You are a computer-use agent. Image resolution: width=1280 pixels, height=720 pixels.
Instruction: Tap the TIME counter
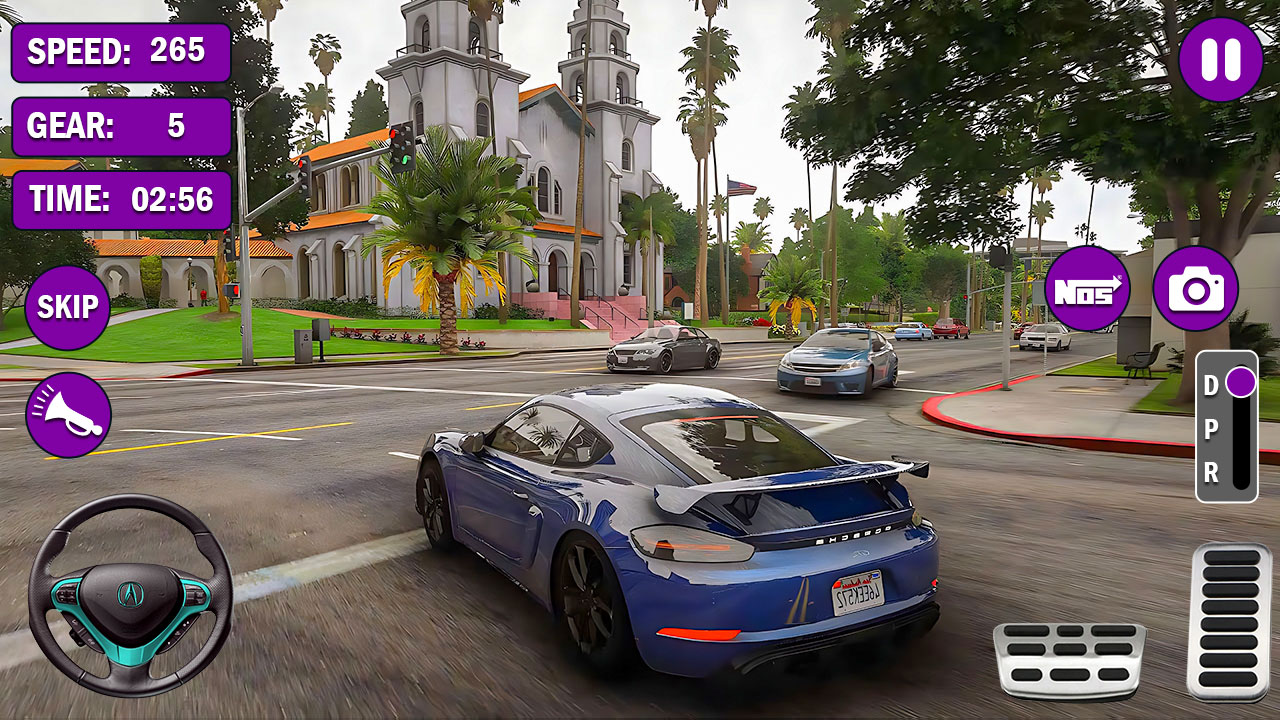point(122,200)
